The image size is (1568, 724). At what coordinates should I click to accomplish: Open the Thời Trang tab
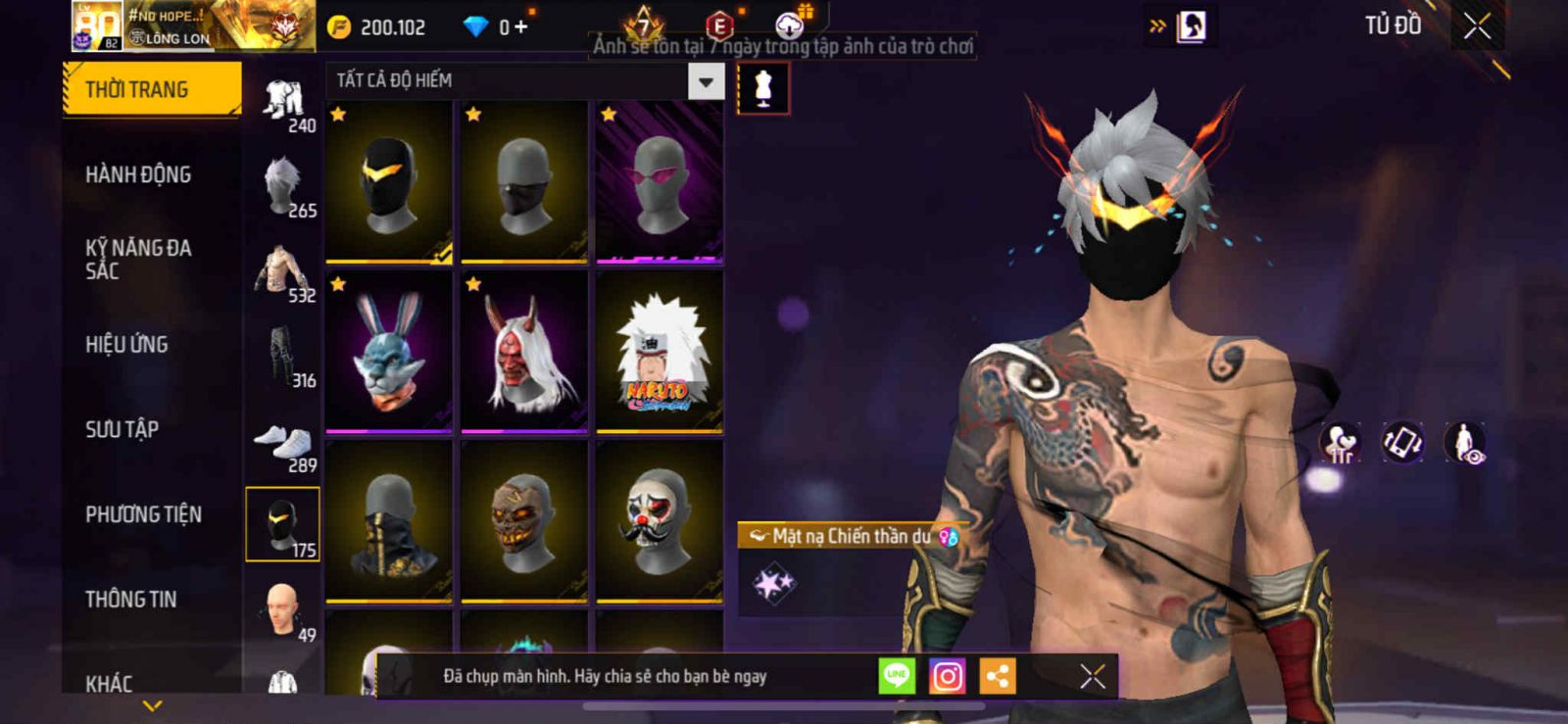tap(151, 89)
